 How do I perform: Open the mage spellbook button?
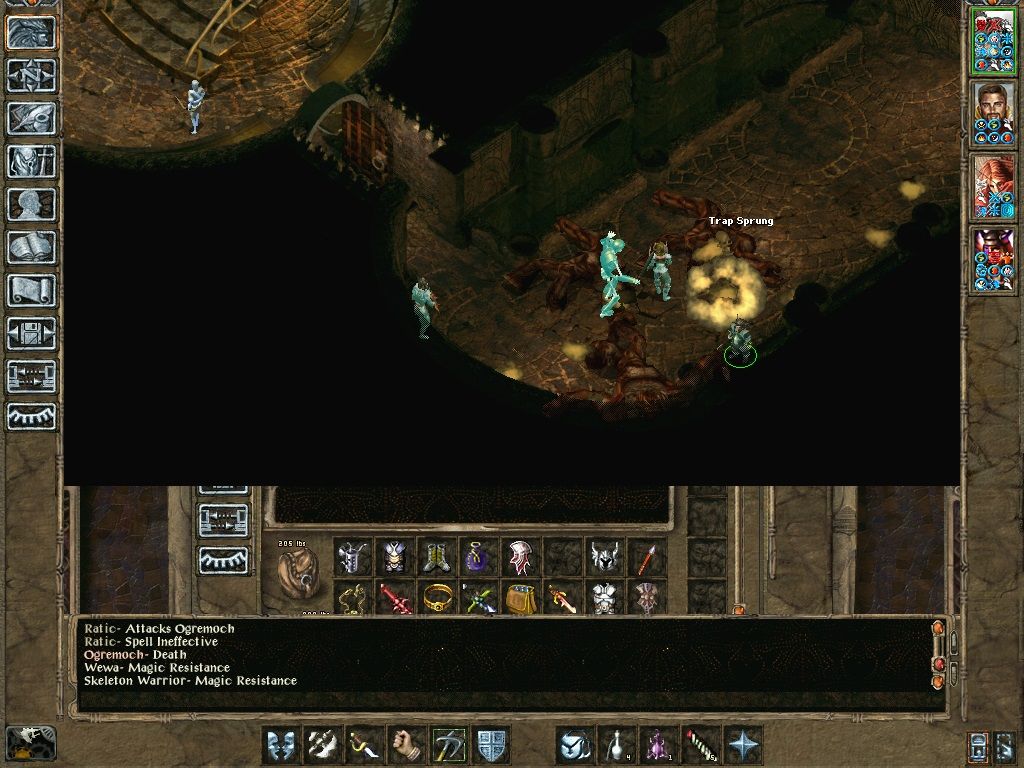point(32,247)
